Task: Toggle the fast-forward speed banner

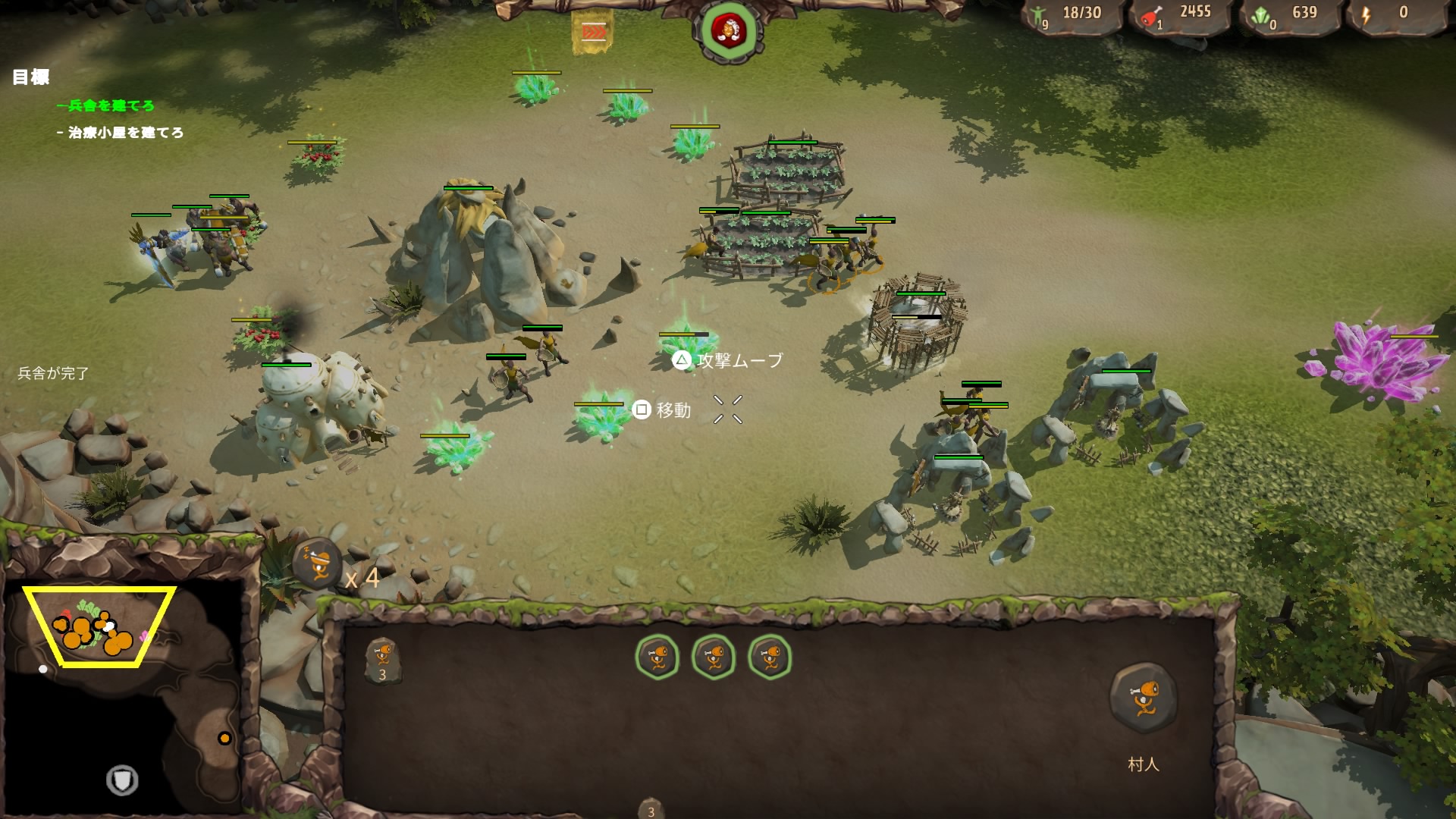Action: 595,29
